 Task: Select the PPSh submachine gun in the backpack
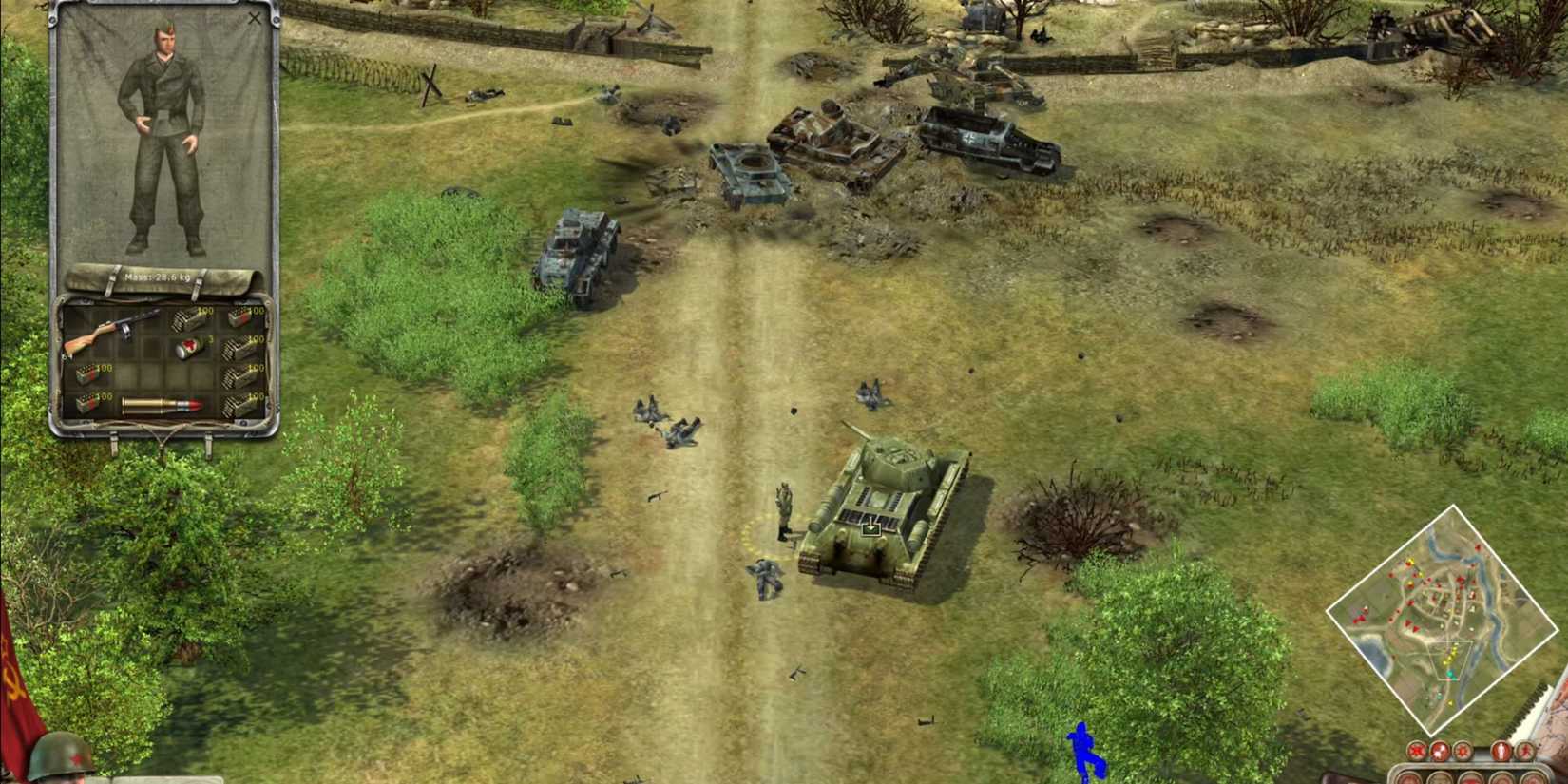pyautogui.click(x=109, y=328)
